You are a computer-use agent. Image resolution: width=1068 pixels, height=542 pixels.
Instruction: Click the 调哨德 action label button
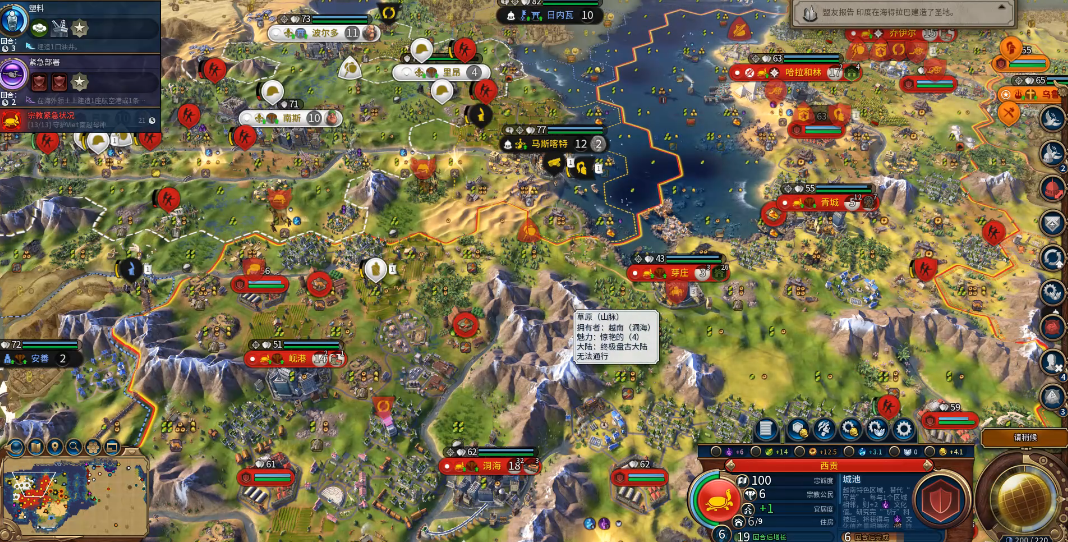point(1024,439)
